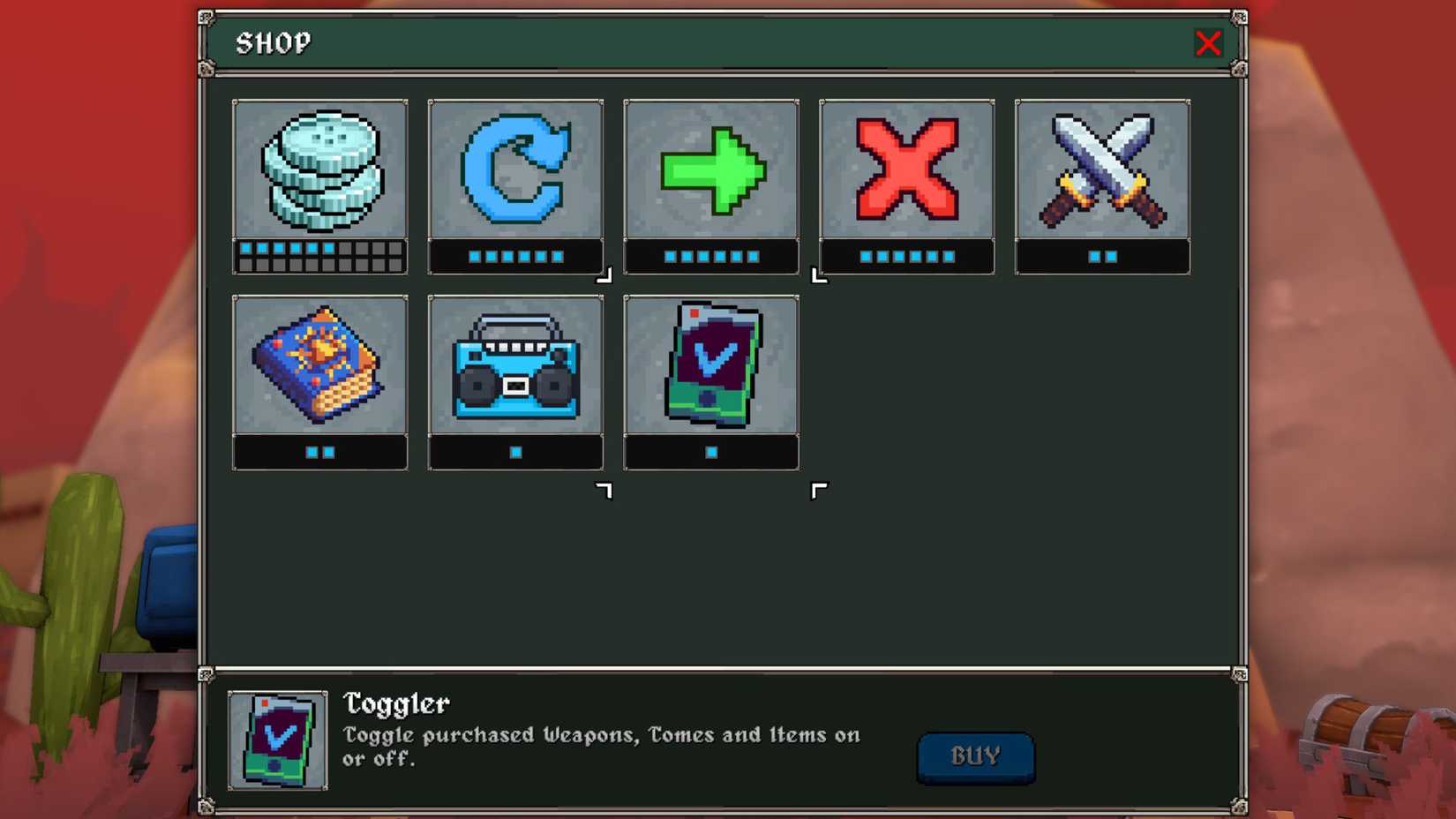
Task: Pick the red X upgrade item
Action: pyautogui.click(x=906, y=172)
